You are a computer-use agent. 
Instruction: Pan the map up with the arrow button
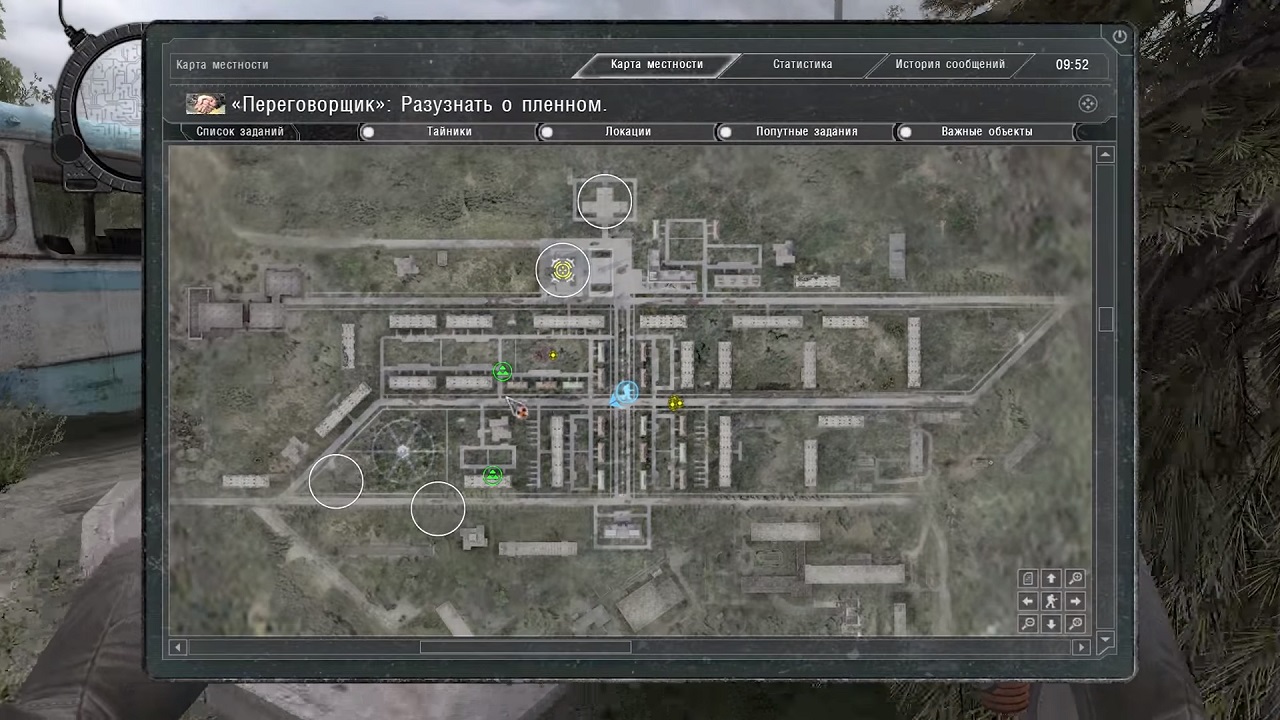pos(1051,579)
